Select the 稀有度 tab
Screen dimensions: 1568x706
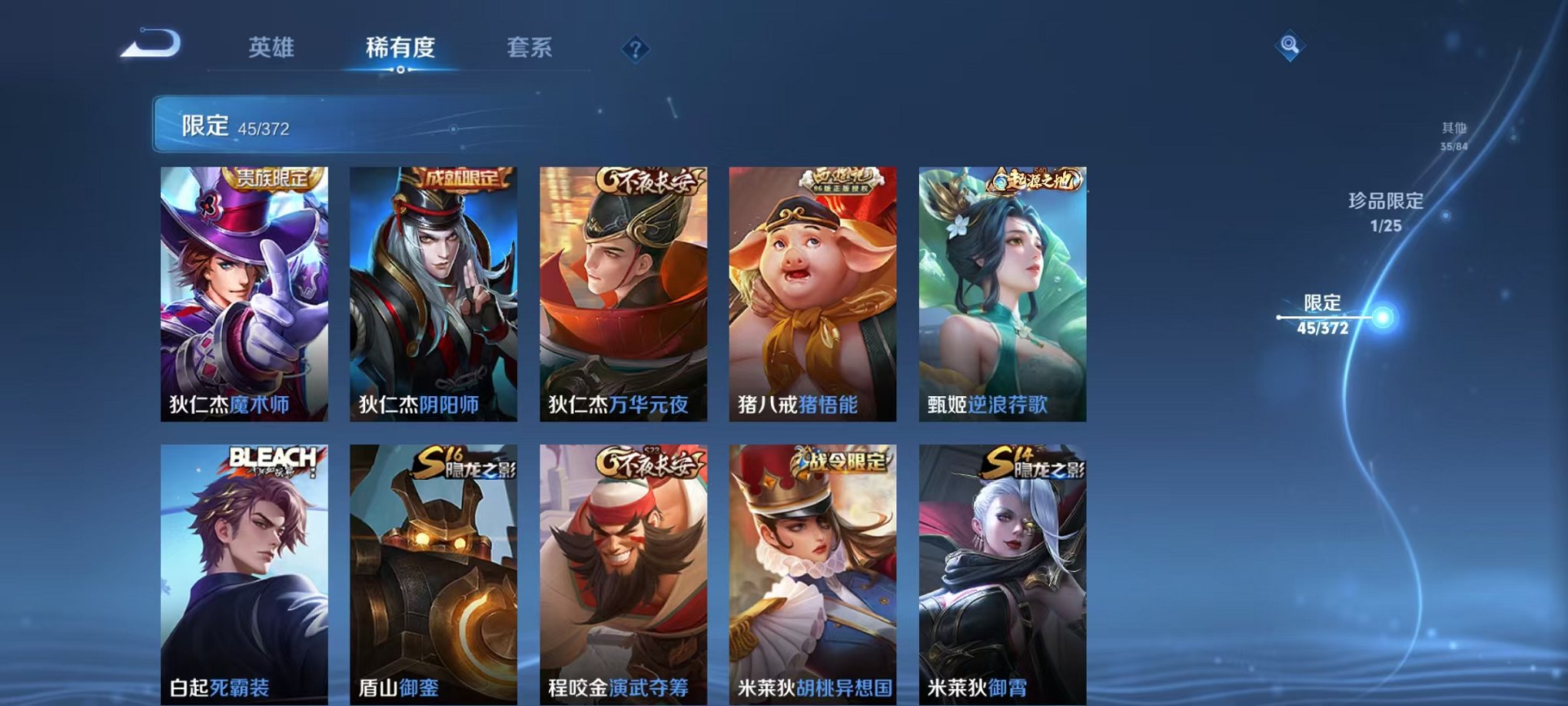(399, 48)
